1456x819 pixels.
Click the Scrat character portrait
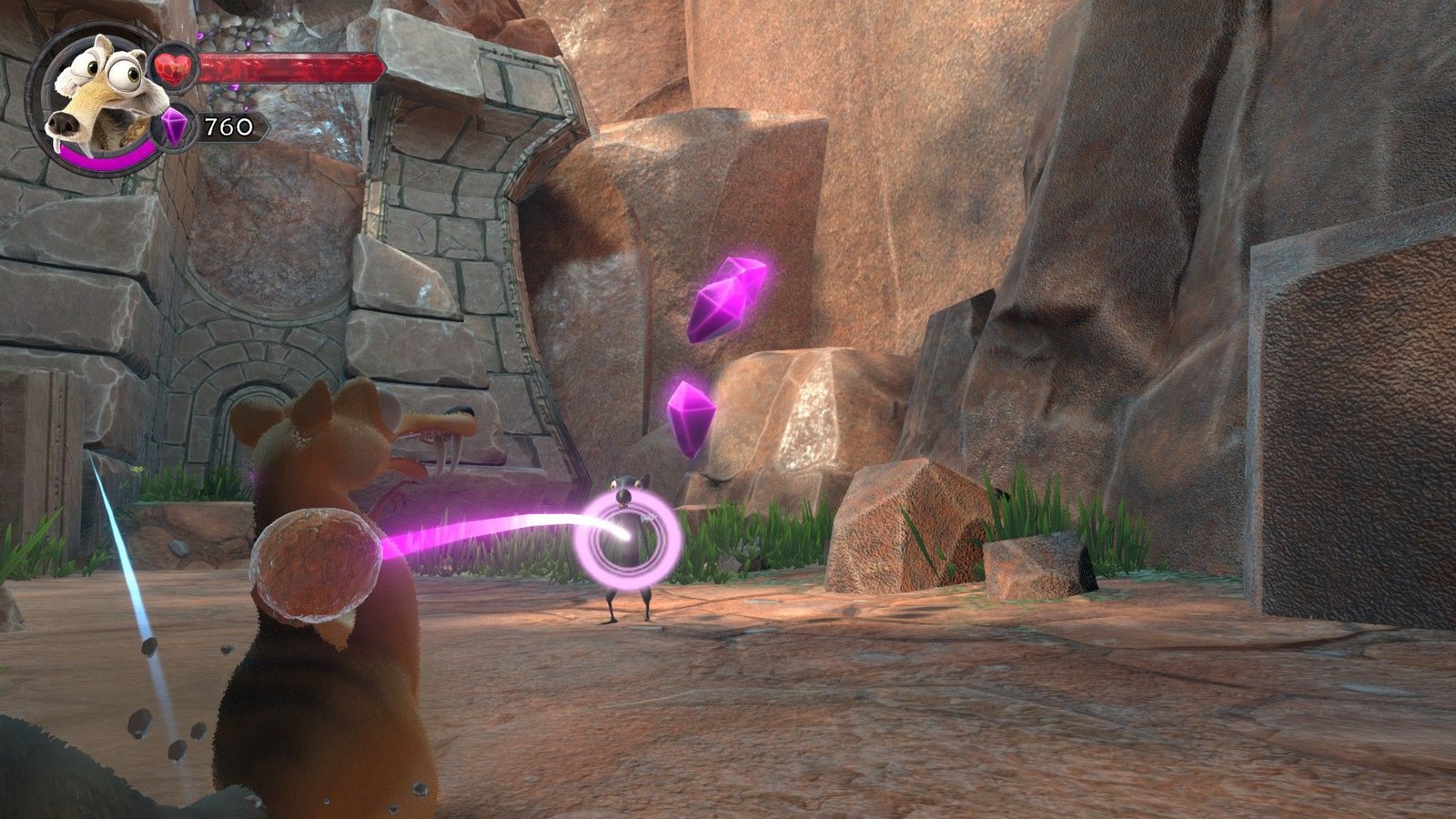pos(96,96)
